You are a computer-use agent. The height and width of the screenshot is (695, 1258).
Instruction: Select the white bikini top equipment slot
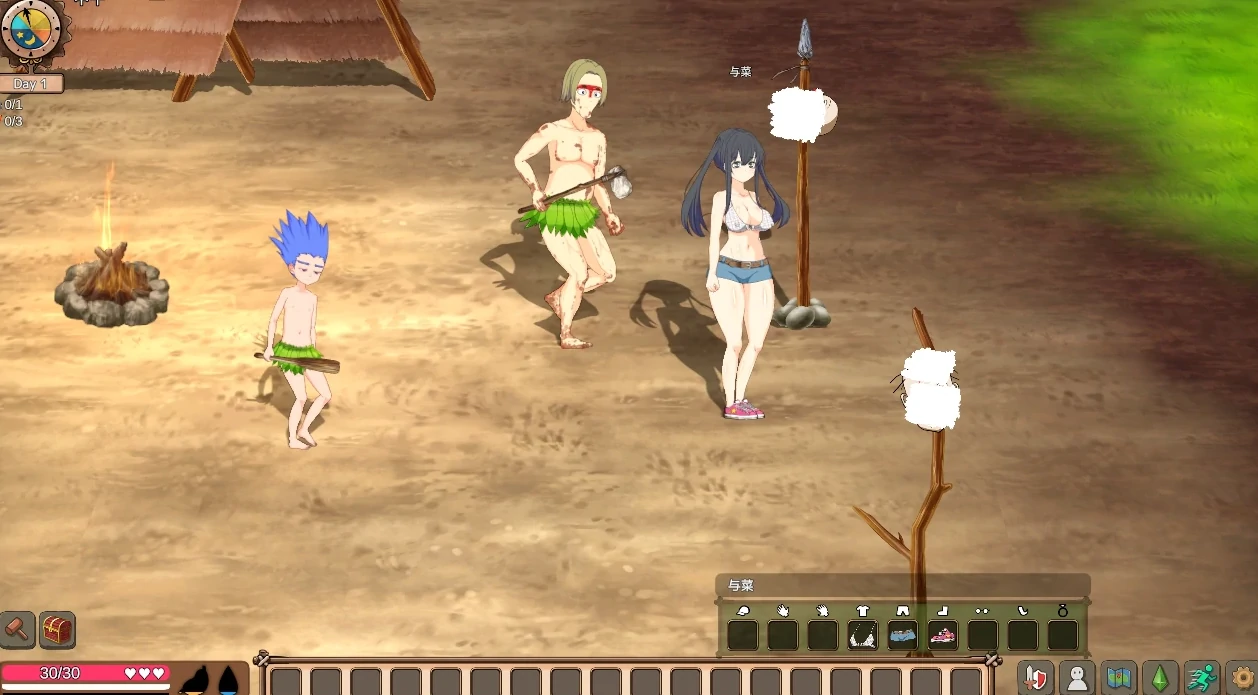point(863,635)
